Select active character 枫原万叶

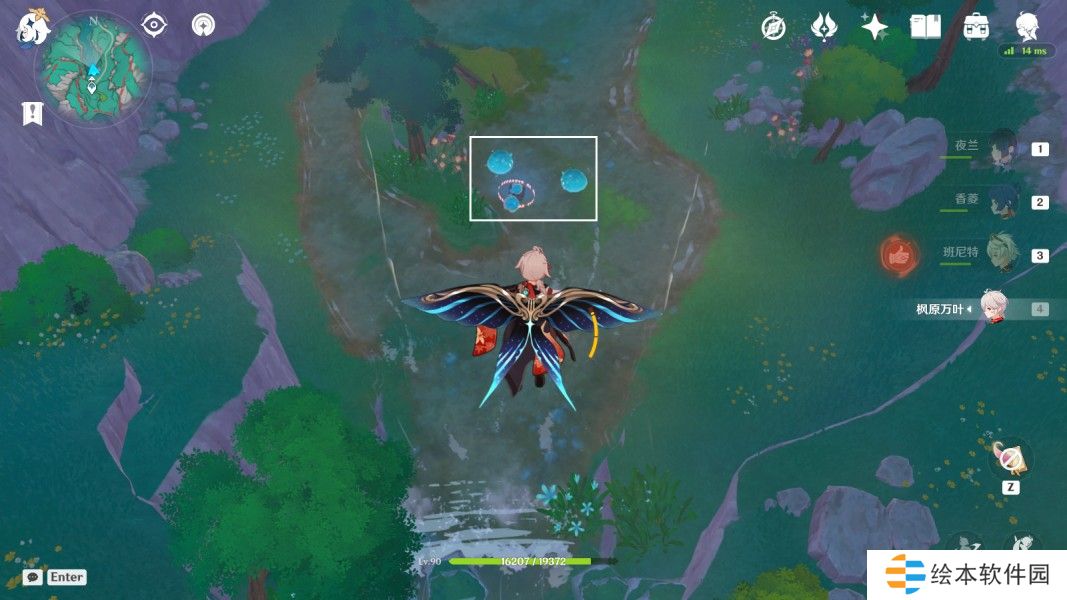[x=992, y=308]
